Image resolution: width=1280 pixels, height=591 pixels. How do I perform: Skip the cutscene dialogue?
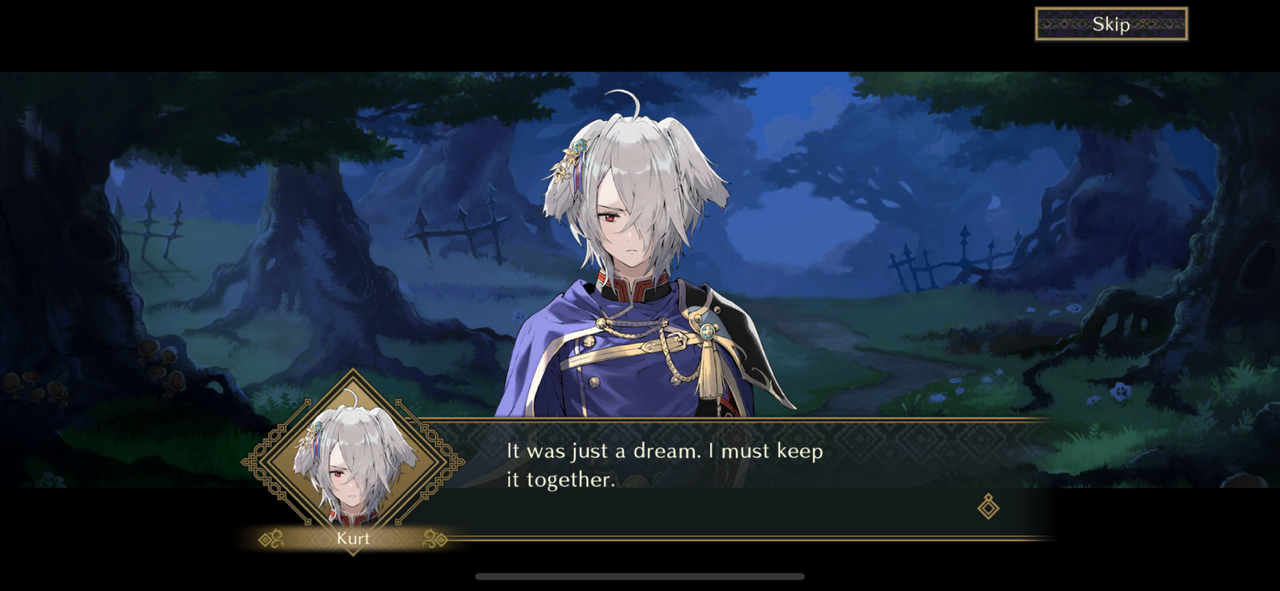(x=1111, y=25)
